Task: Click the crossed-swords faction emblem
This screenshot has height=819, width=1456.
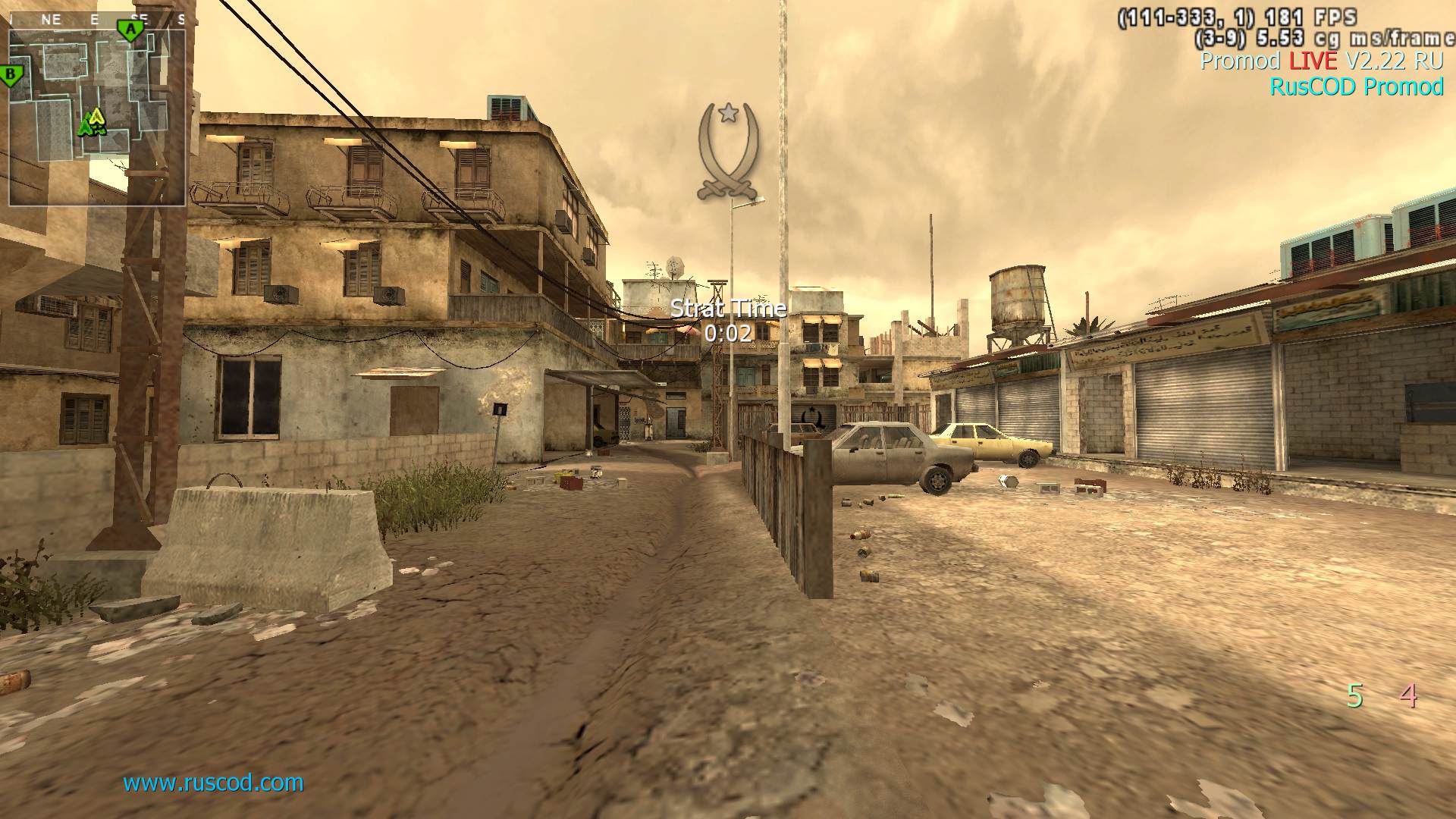Action: pyautogui.click(x=728, y=152)
